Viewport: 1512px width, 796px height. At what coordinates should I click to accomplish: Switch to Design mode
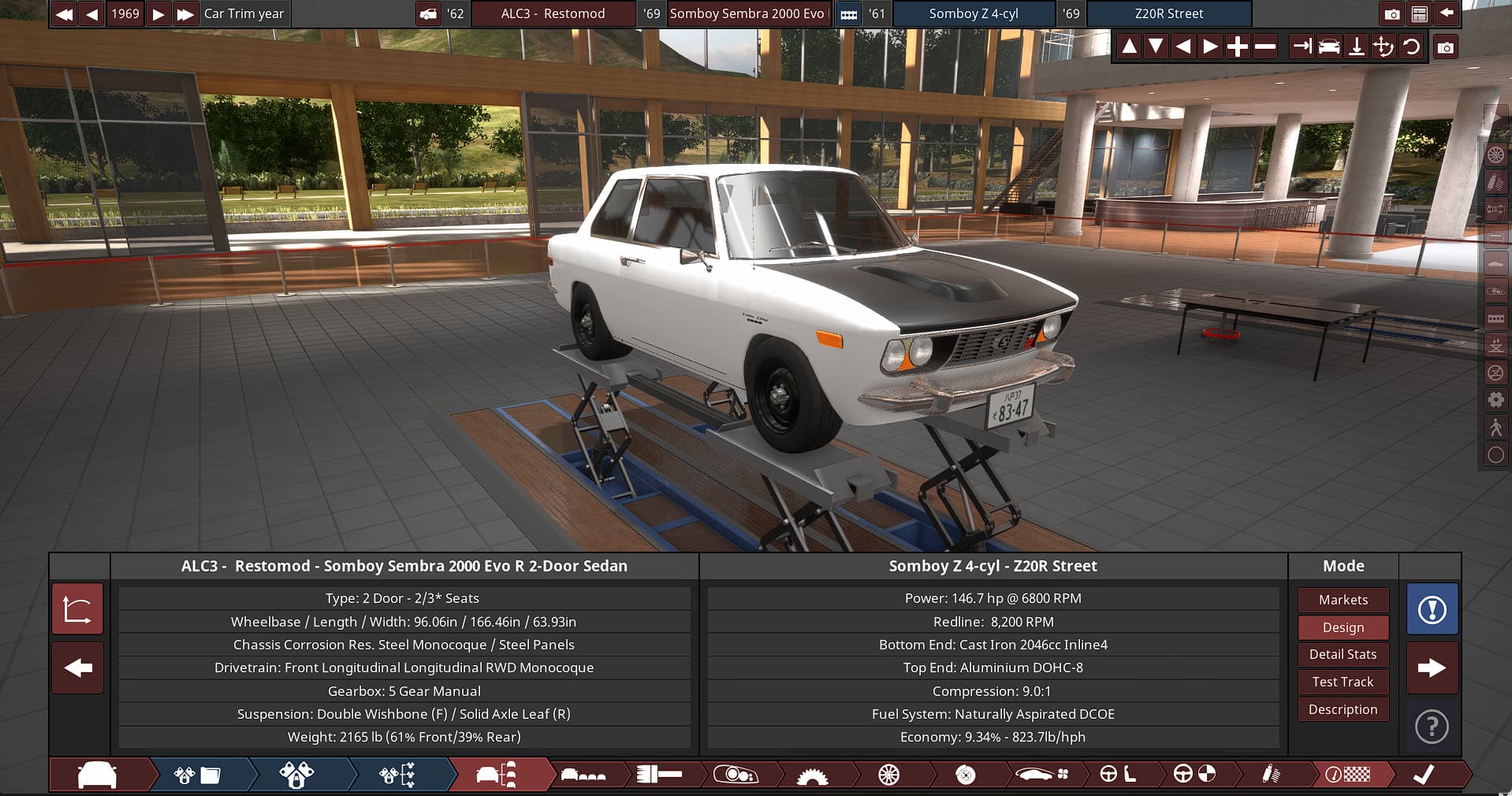[1343, 627]
